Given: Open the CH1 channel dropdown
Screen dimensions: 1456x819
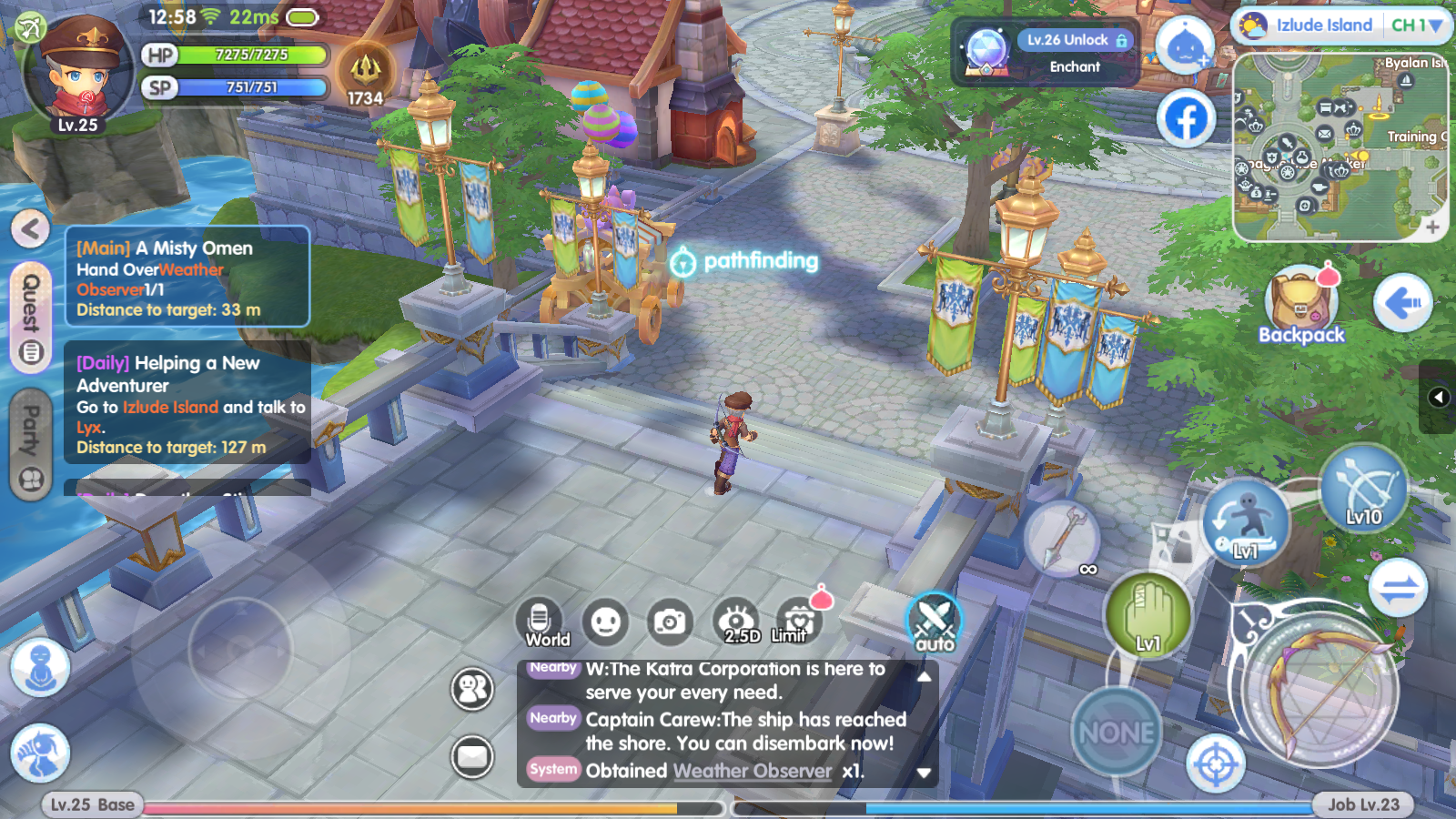Looking at the screenshot, I should [x=1416, y=25].
